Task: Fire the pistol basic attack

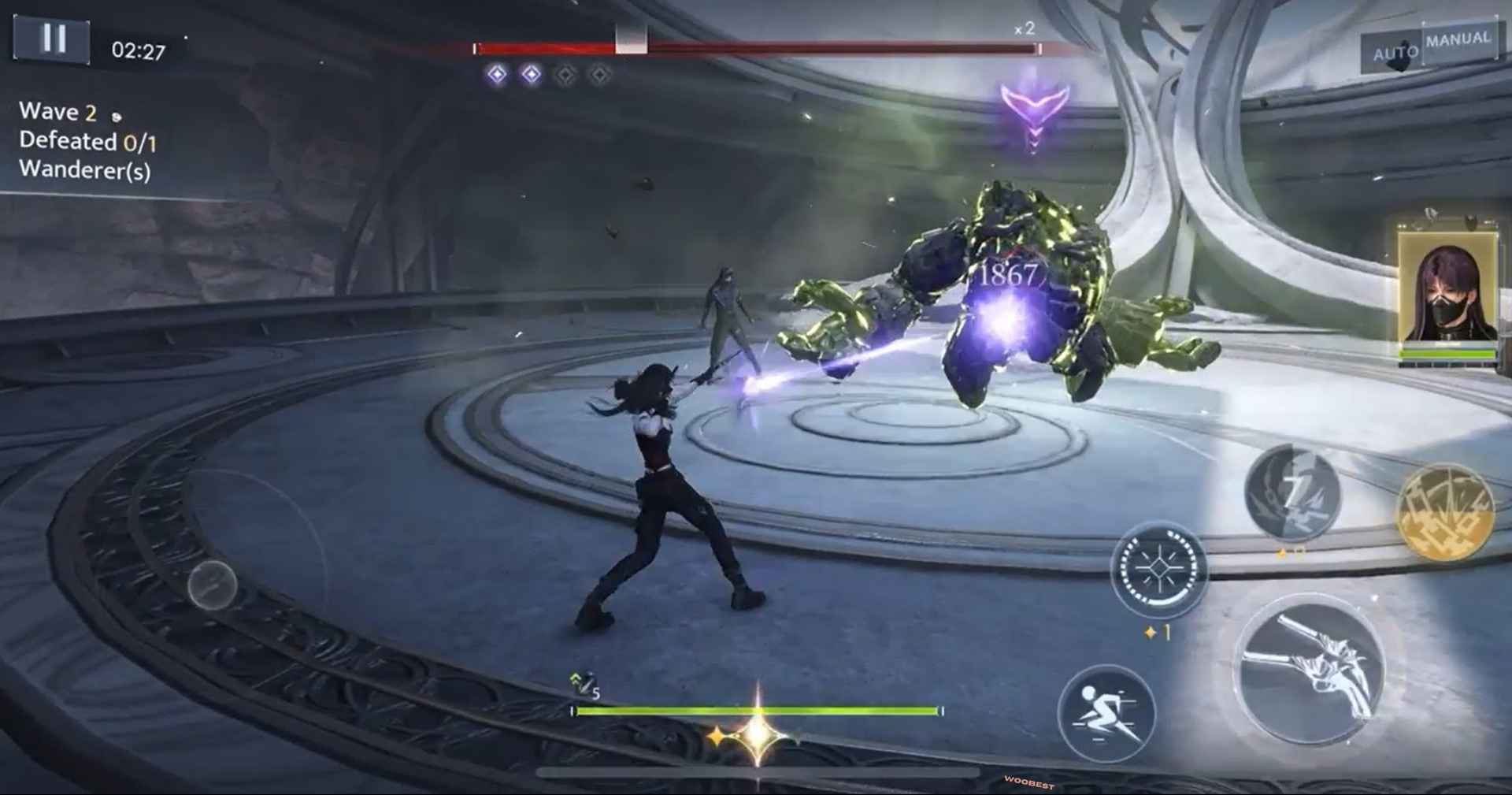Action: tap(1311, 670)
